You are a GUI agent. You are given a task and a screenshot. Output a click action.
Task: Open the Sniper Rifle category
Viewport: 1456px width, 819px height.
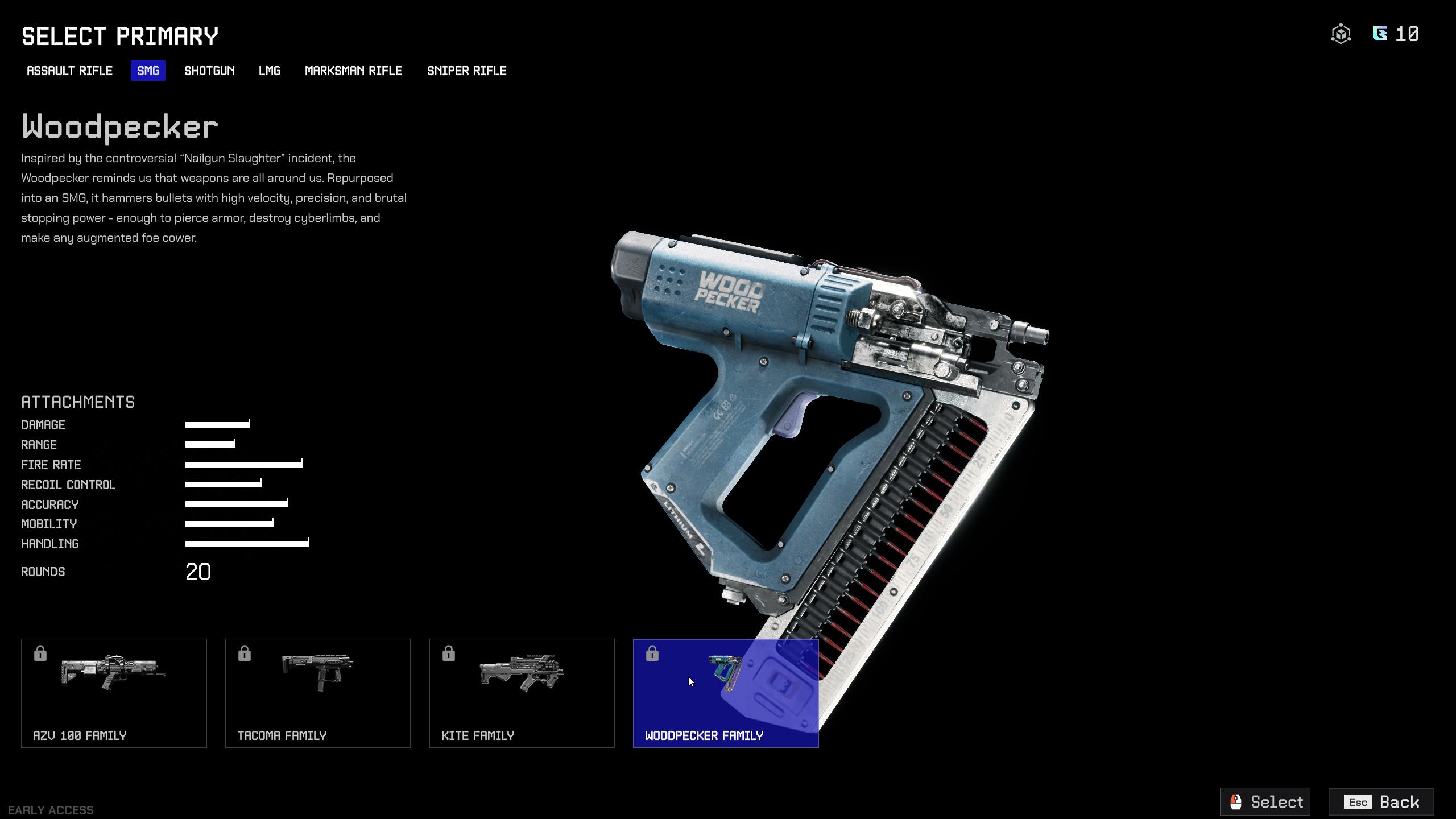click(467, 71)
